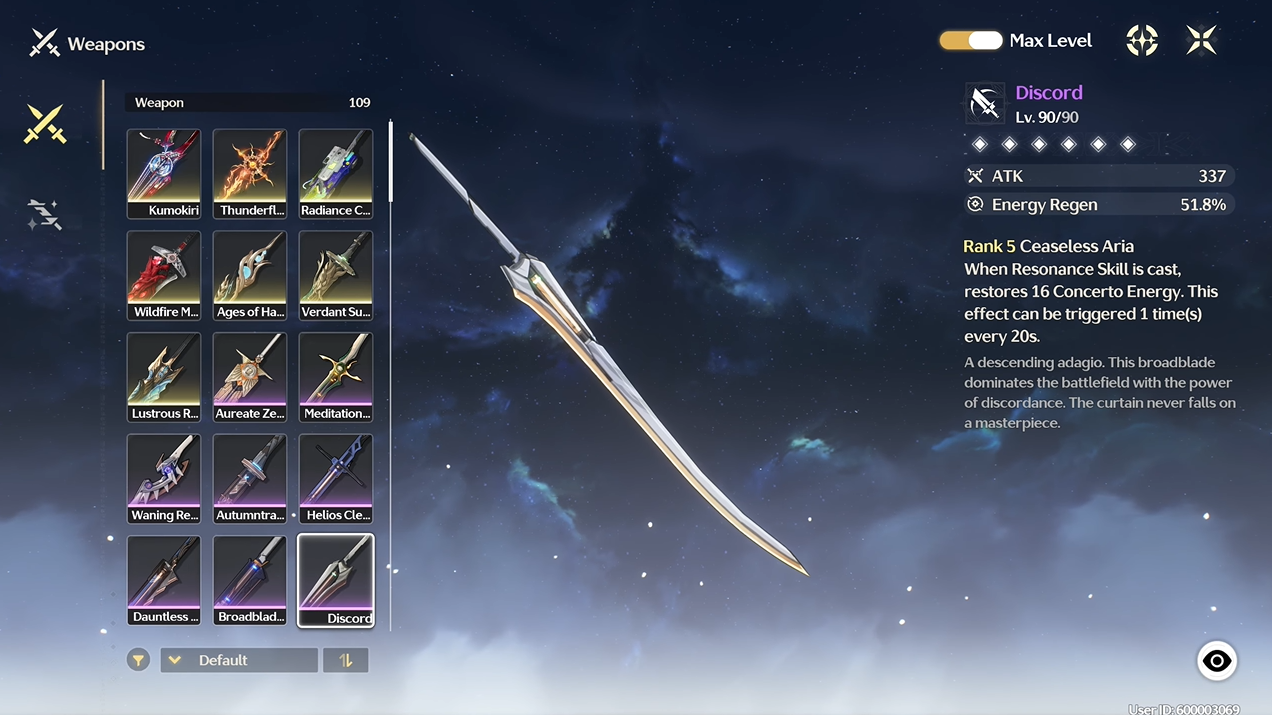Click the yellow filter funnel button
Screen dimensions: 1272x715
click(x=138, y=660)
